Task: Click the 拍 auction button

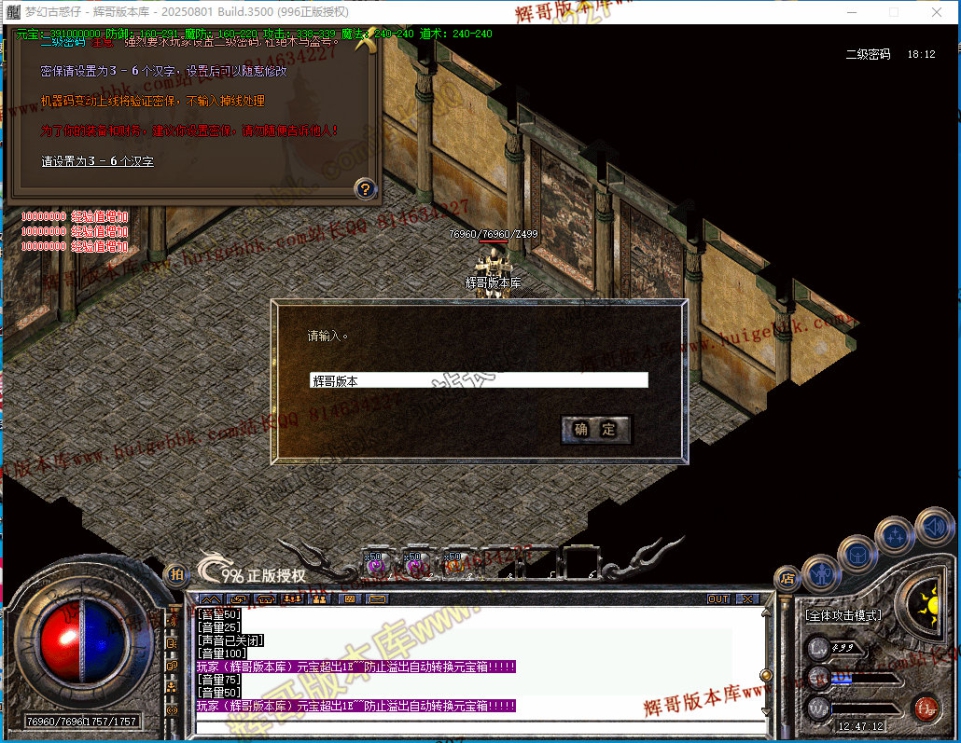Action: tap(176, 574)
